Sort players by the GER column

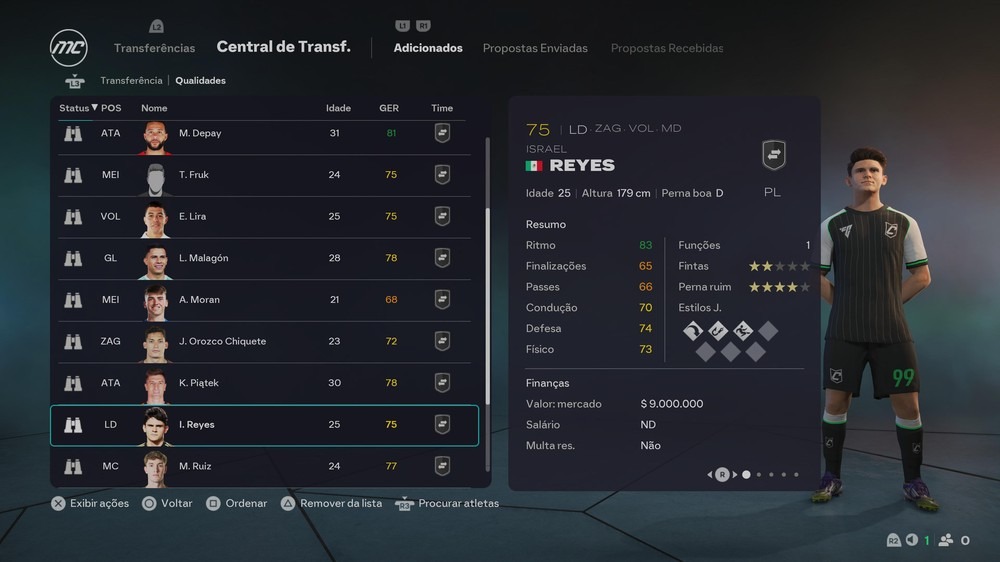389,108
